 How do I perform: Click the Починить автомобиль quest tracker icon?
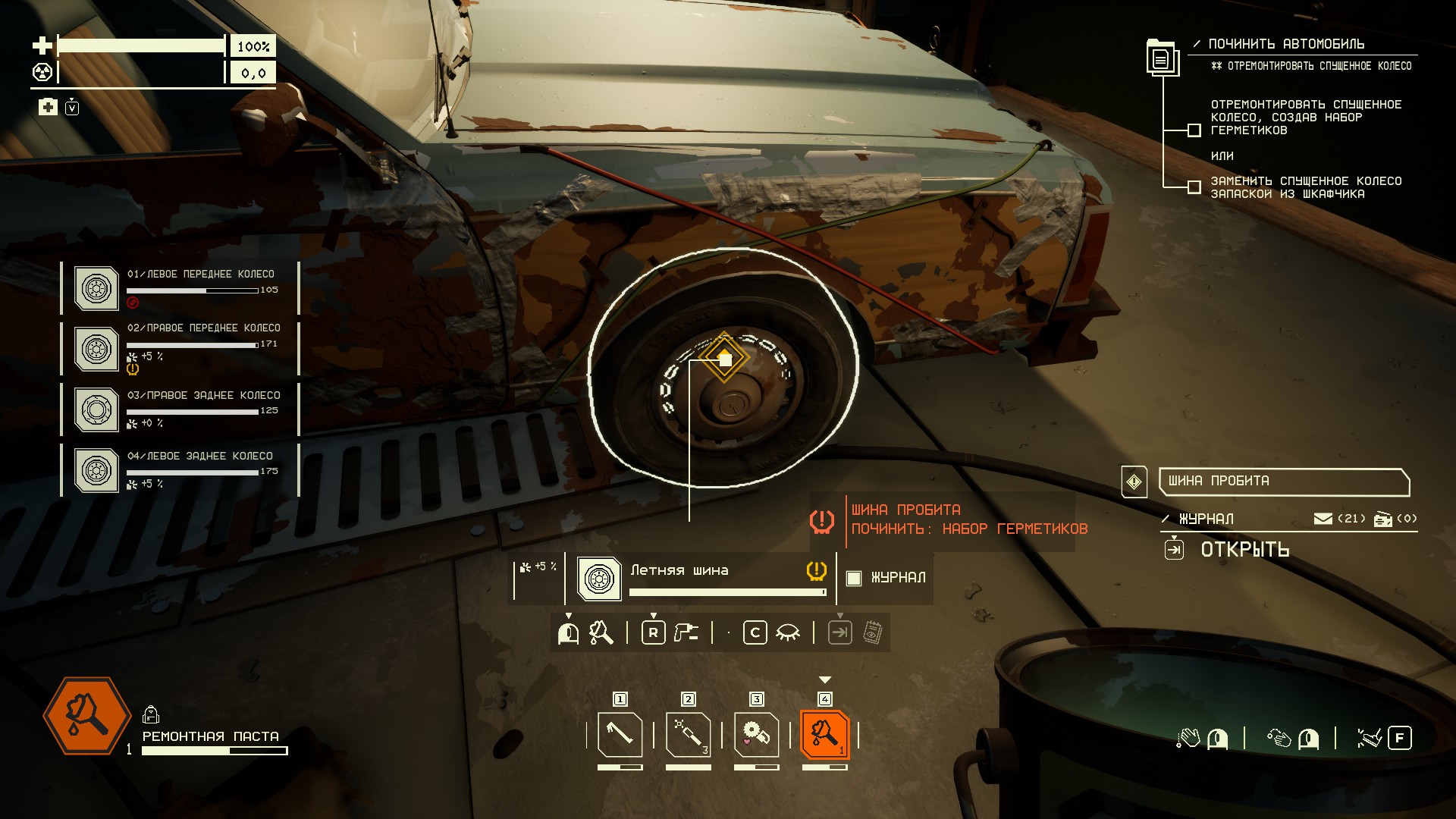1161,58
